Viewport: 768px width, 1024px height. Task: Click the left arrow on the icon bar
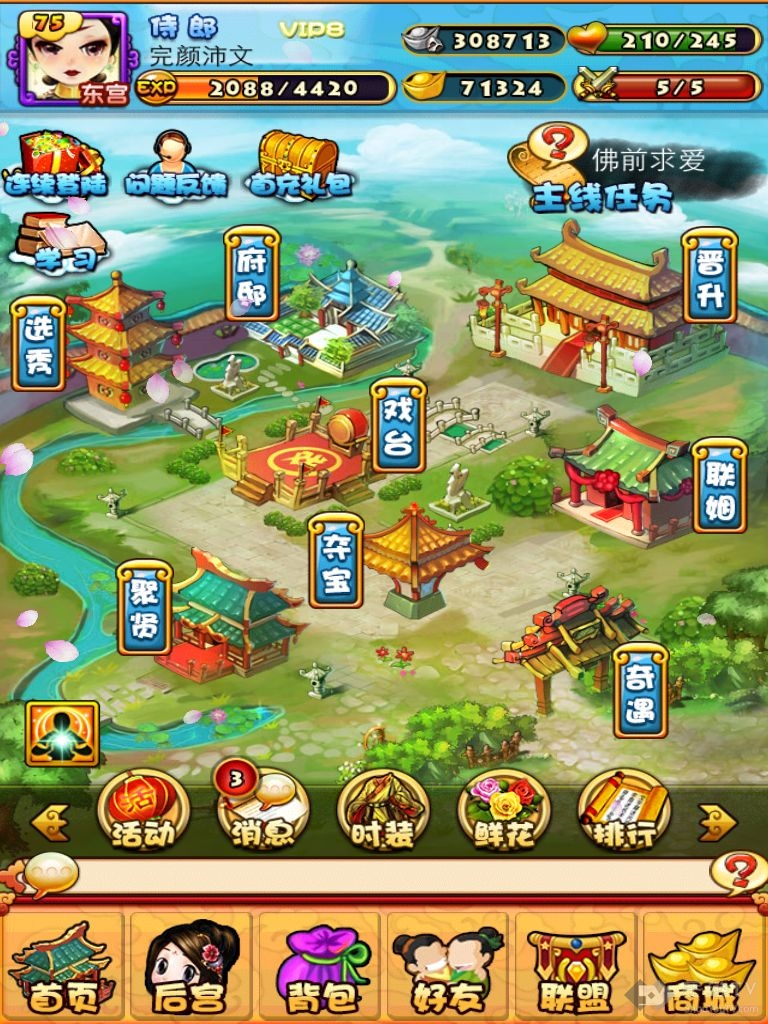(x=50, y=824)
